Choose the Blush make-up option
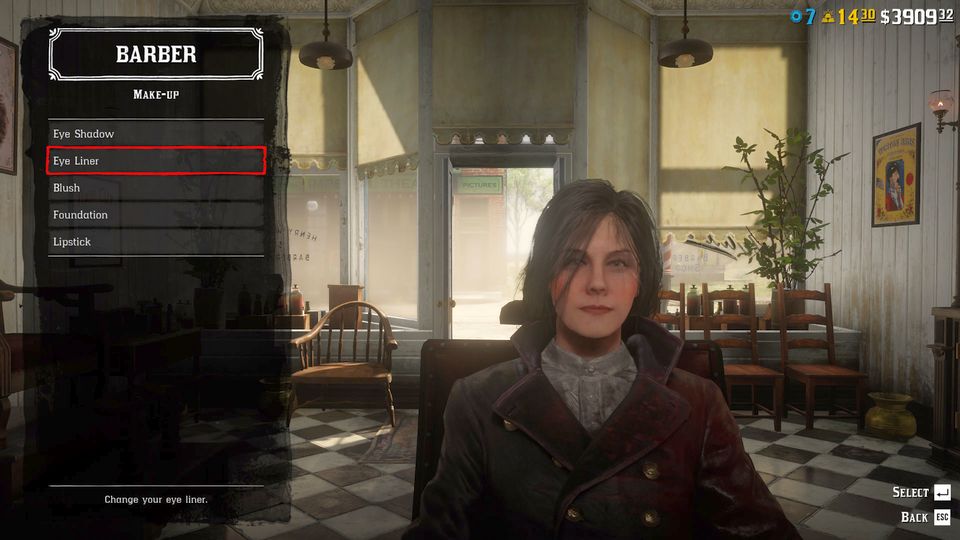Viewport: 960px width, 540px height. [157, 188]
